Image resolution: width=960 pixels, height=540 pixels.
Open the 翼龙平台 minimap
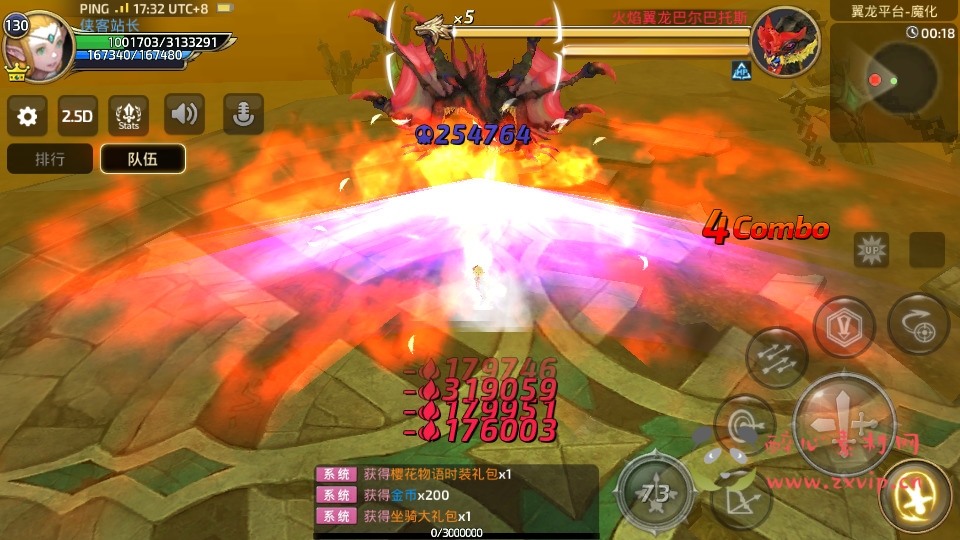[x=894, y=78]
